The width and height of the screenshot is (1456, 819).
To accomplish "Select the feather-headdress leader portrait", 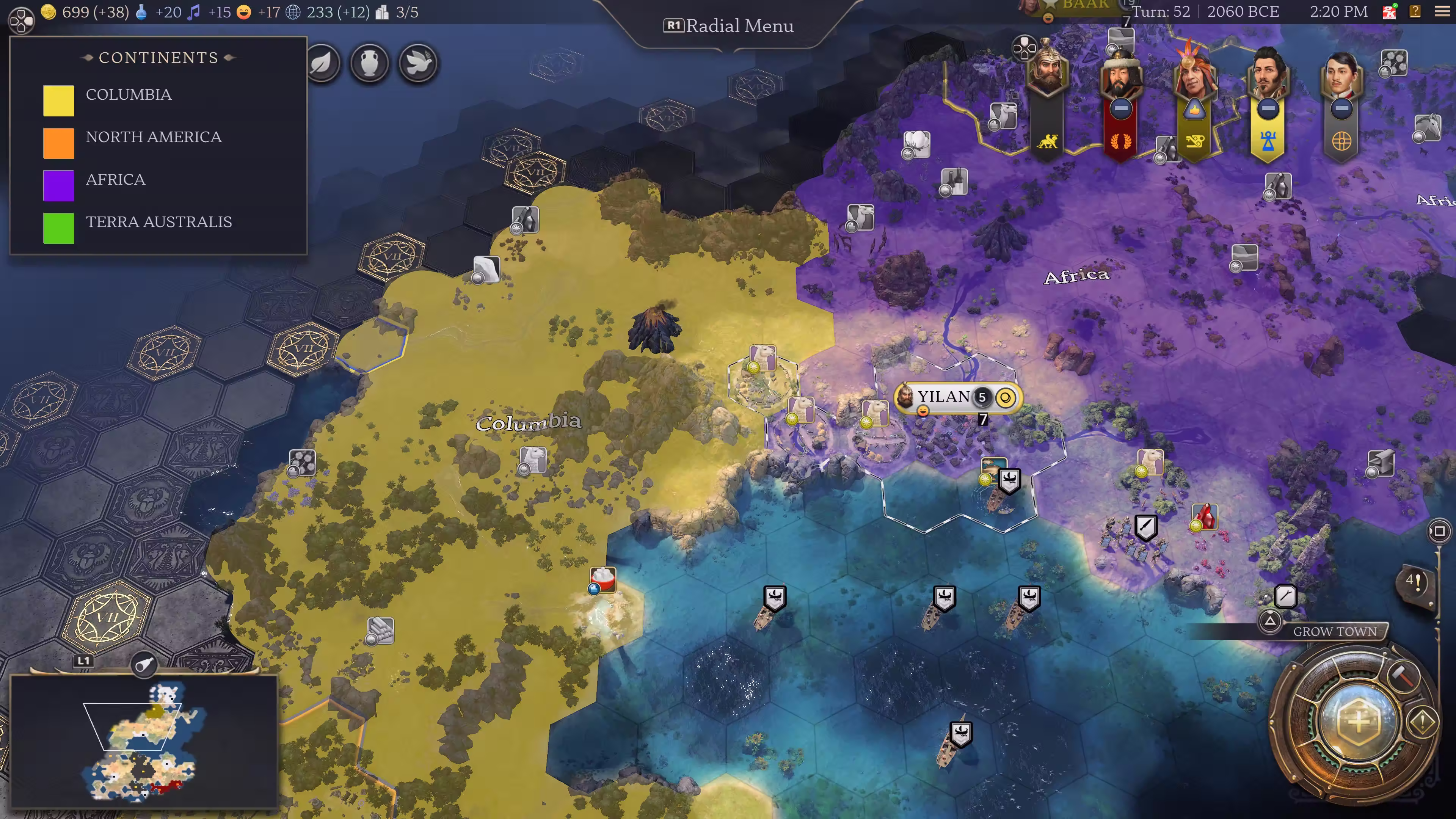I will tap(1194, 74).
